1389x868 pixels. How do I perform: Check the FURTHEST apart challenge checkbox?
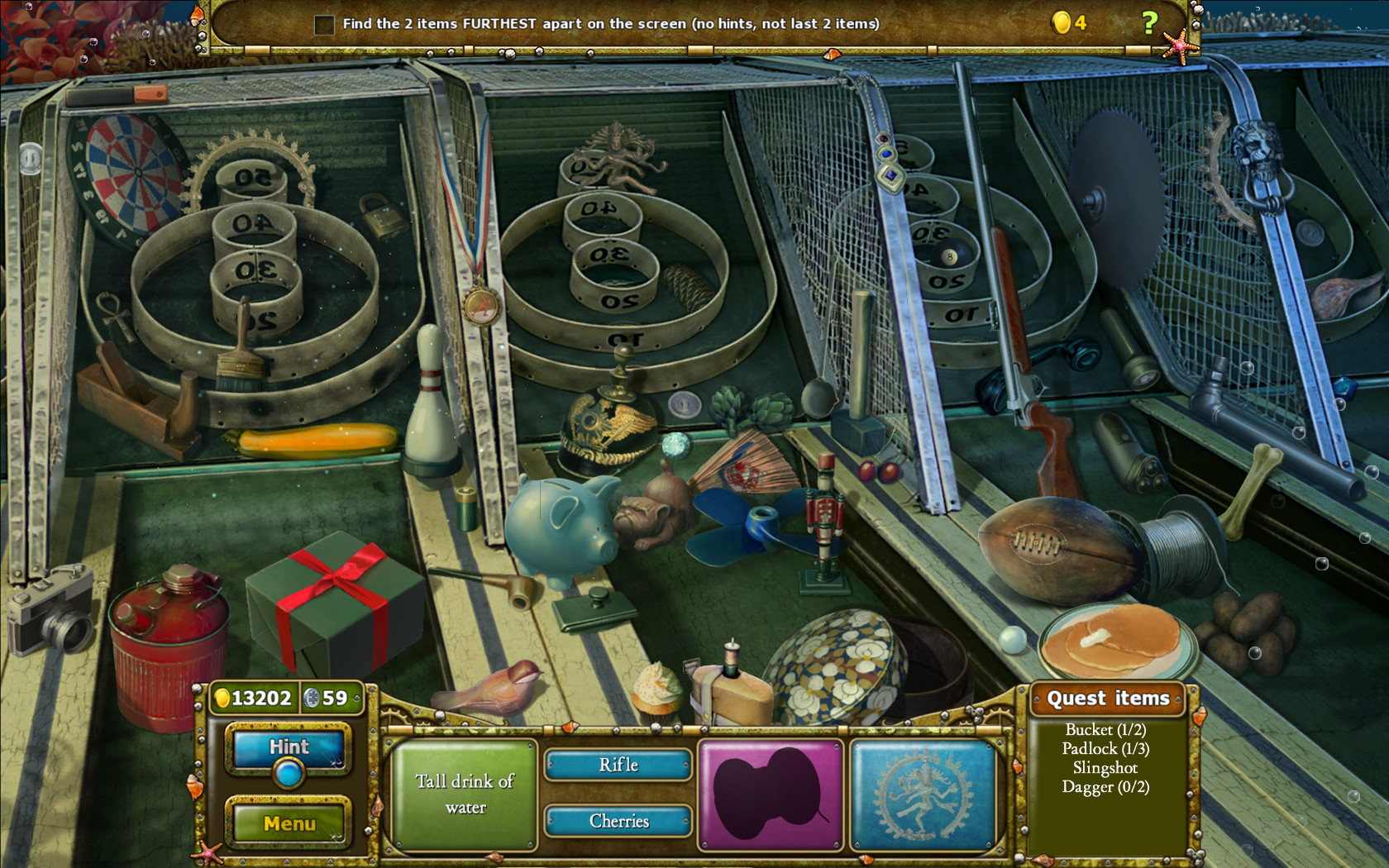pos(322,25)
